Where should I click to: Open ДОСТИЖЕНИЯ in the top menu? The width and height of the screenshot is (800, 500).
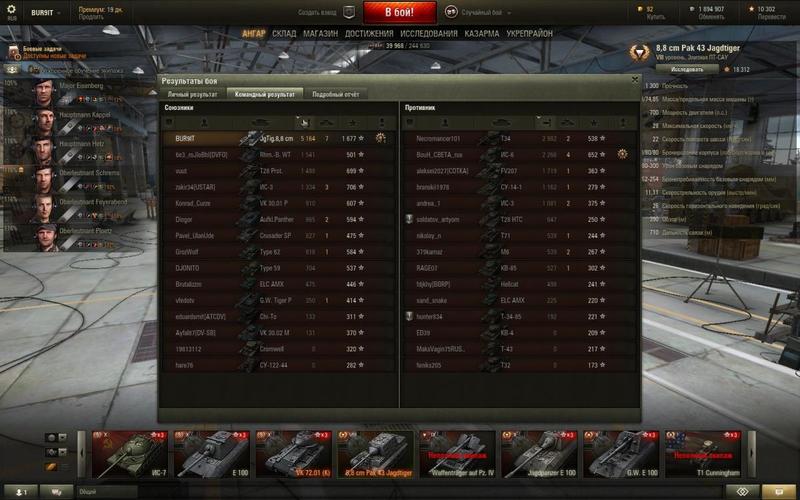[x=368, y=33]
